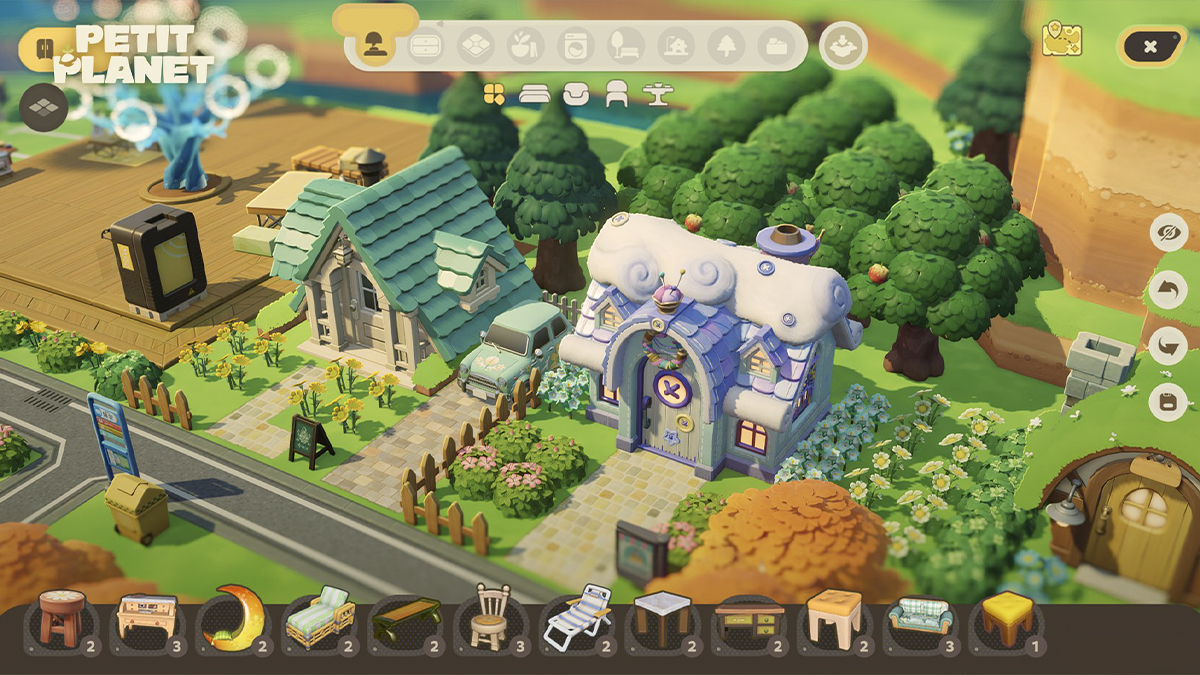Open the yellow map icon
Image resolution: width=1200 pixels, height=675 pixels.
1061,40
